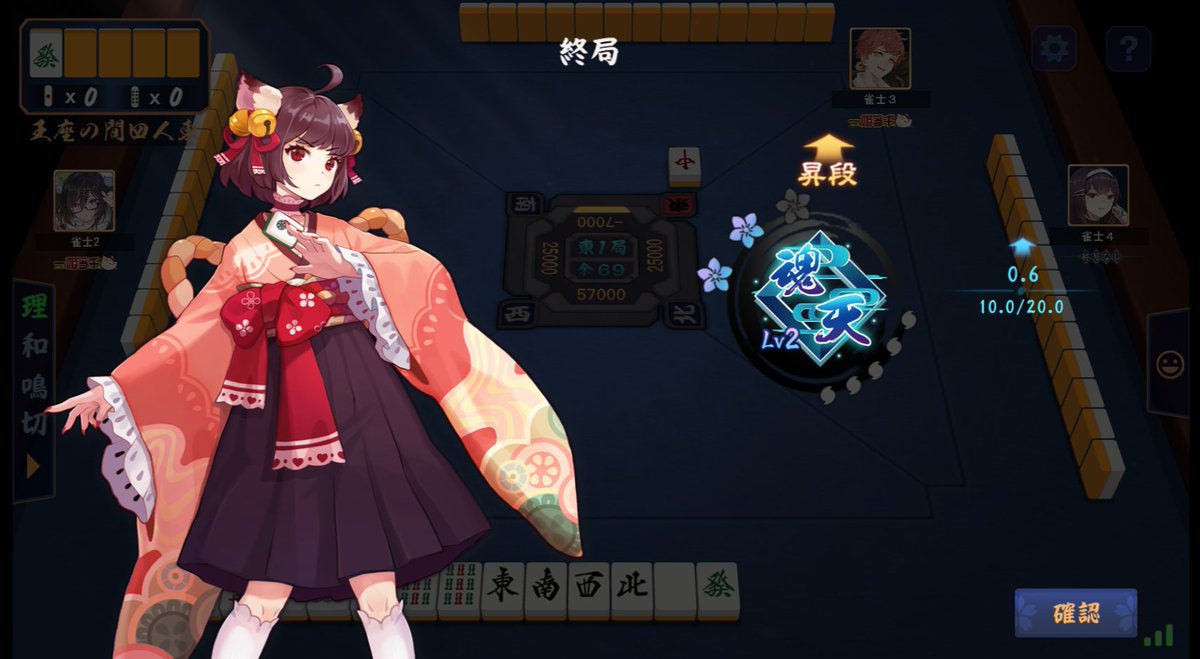Select the 發 green dragon hand tile
The height and width of the screenshot is (659, 1200).
pyautogui.click(x=718, y=587)
